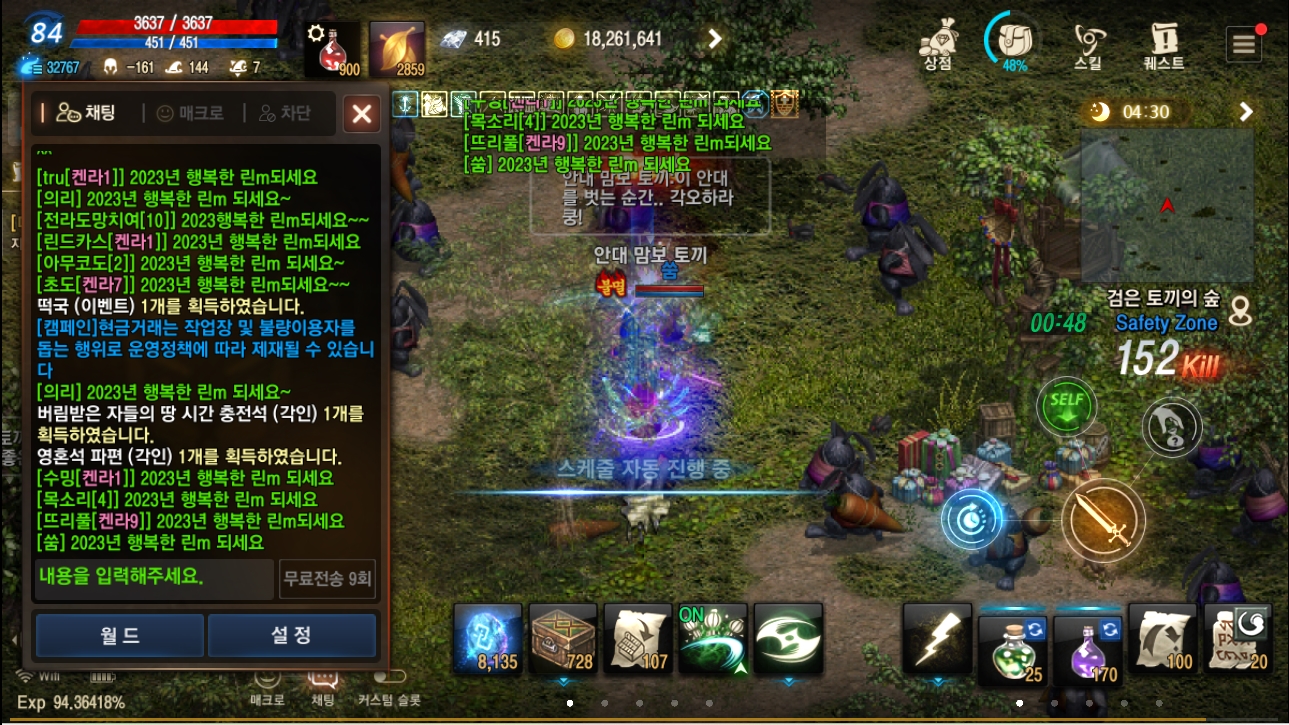This screenshot has width=1289, height=725.
Task: Open the 스킬 skill menu
Action: 1088,45
